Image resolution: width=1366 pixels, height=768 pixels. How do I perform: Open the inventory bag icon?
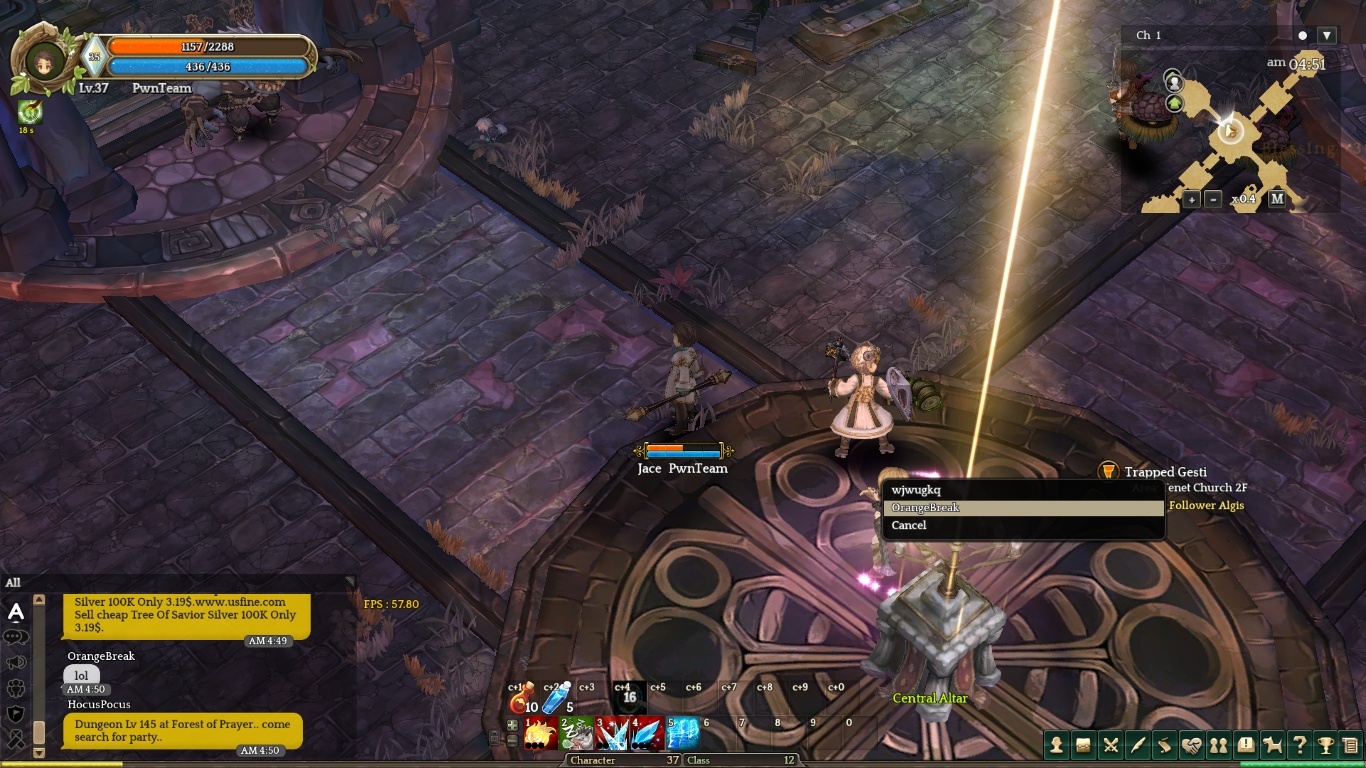click(x=1083, y=745)
